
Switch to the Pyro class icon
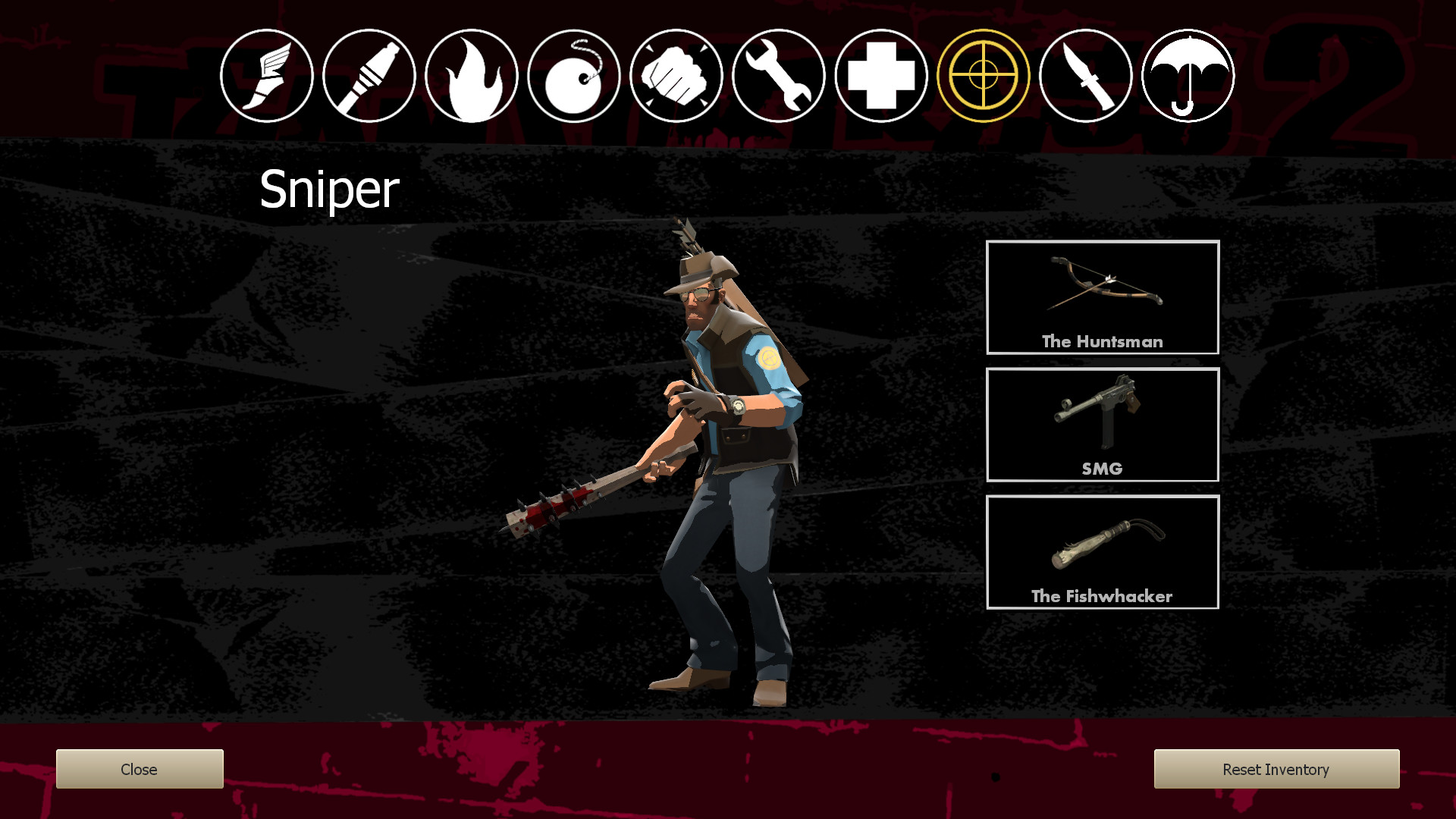pos(471,75)
